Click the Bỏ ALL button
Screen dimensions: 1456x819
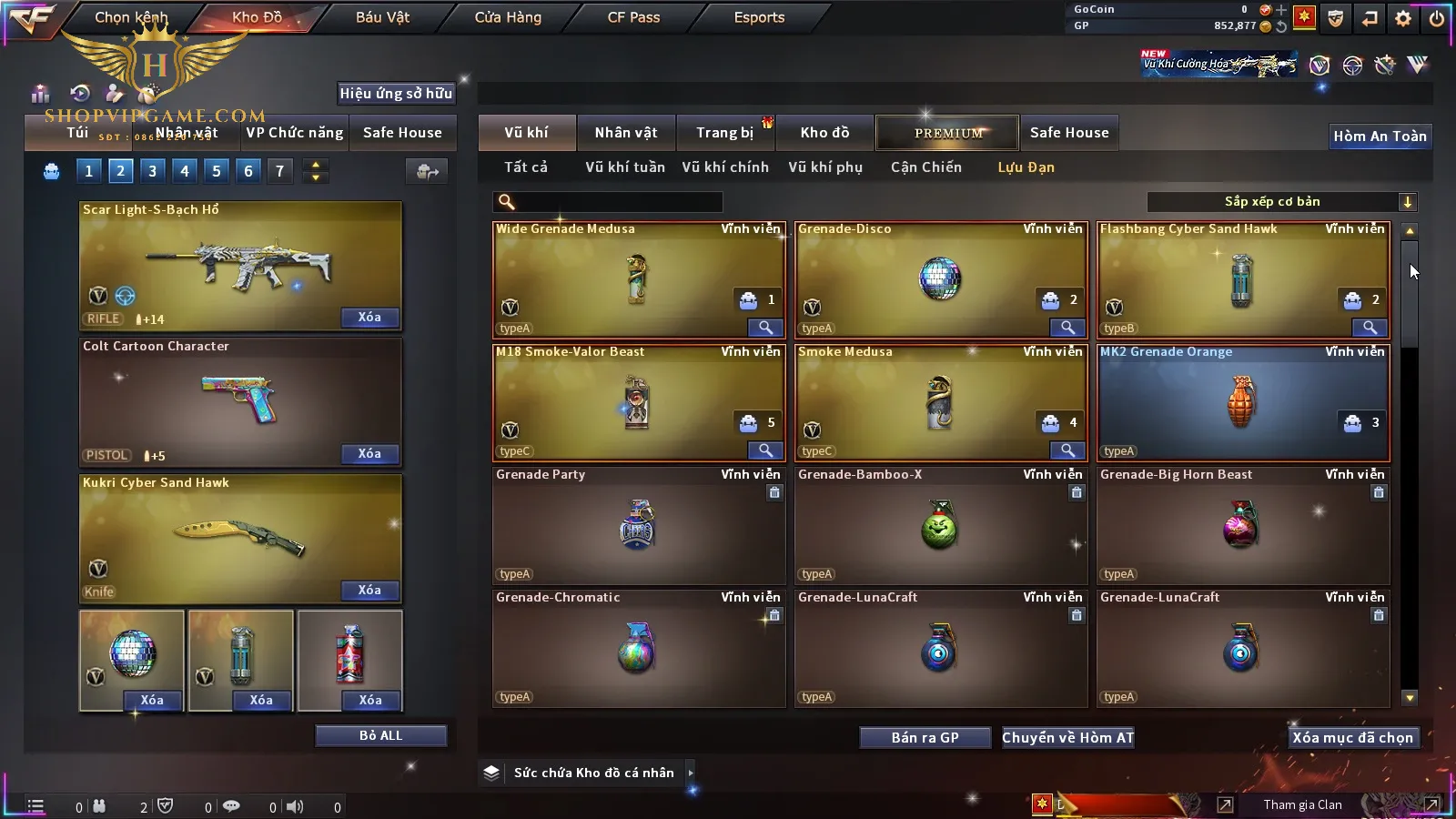click(380, 735)
